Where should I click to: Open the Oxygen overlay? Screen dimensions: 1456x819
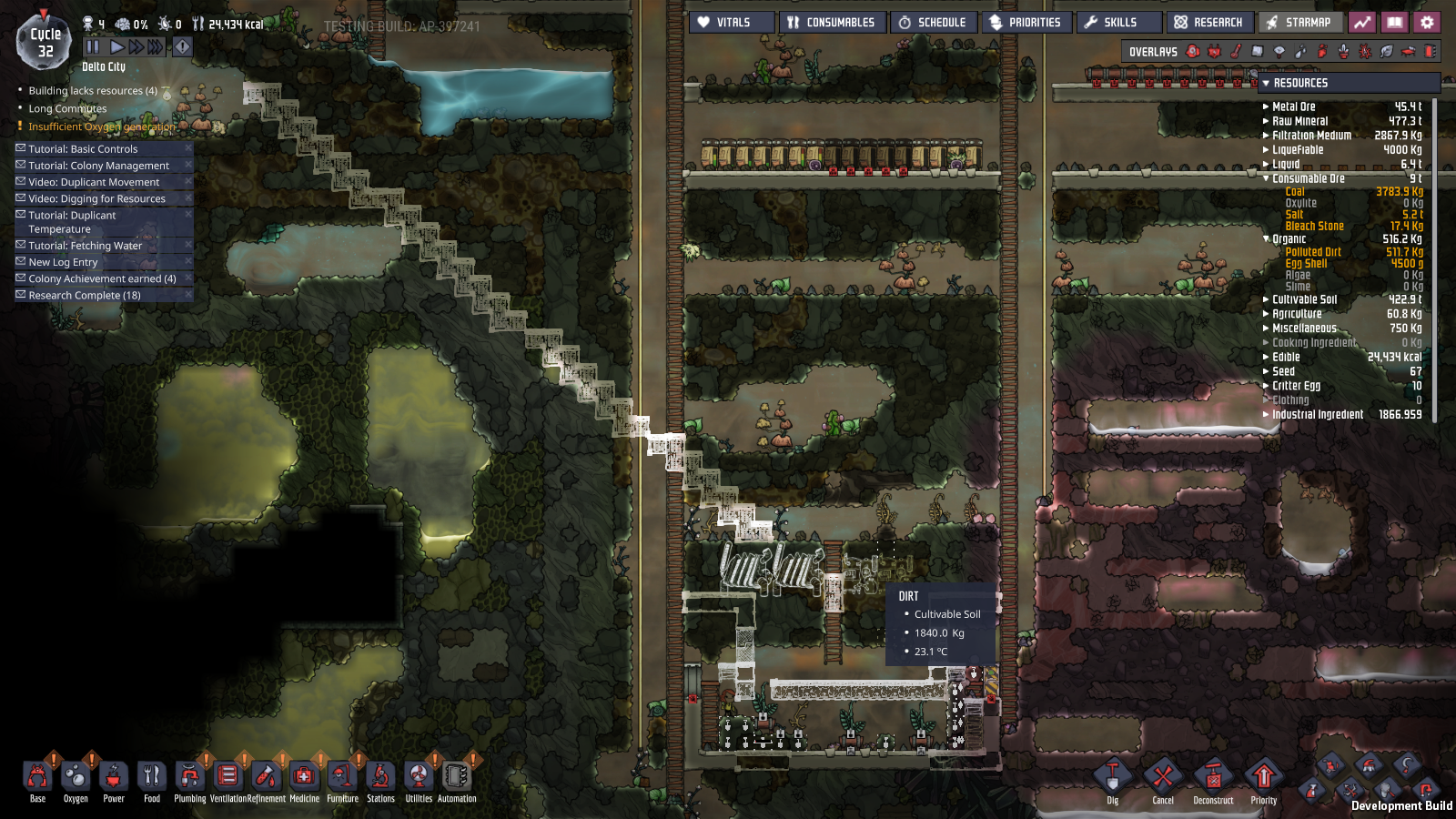(x=1193, y=52)
